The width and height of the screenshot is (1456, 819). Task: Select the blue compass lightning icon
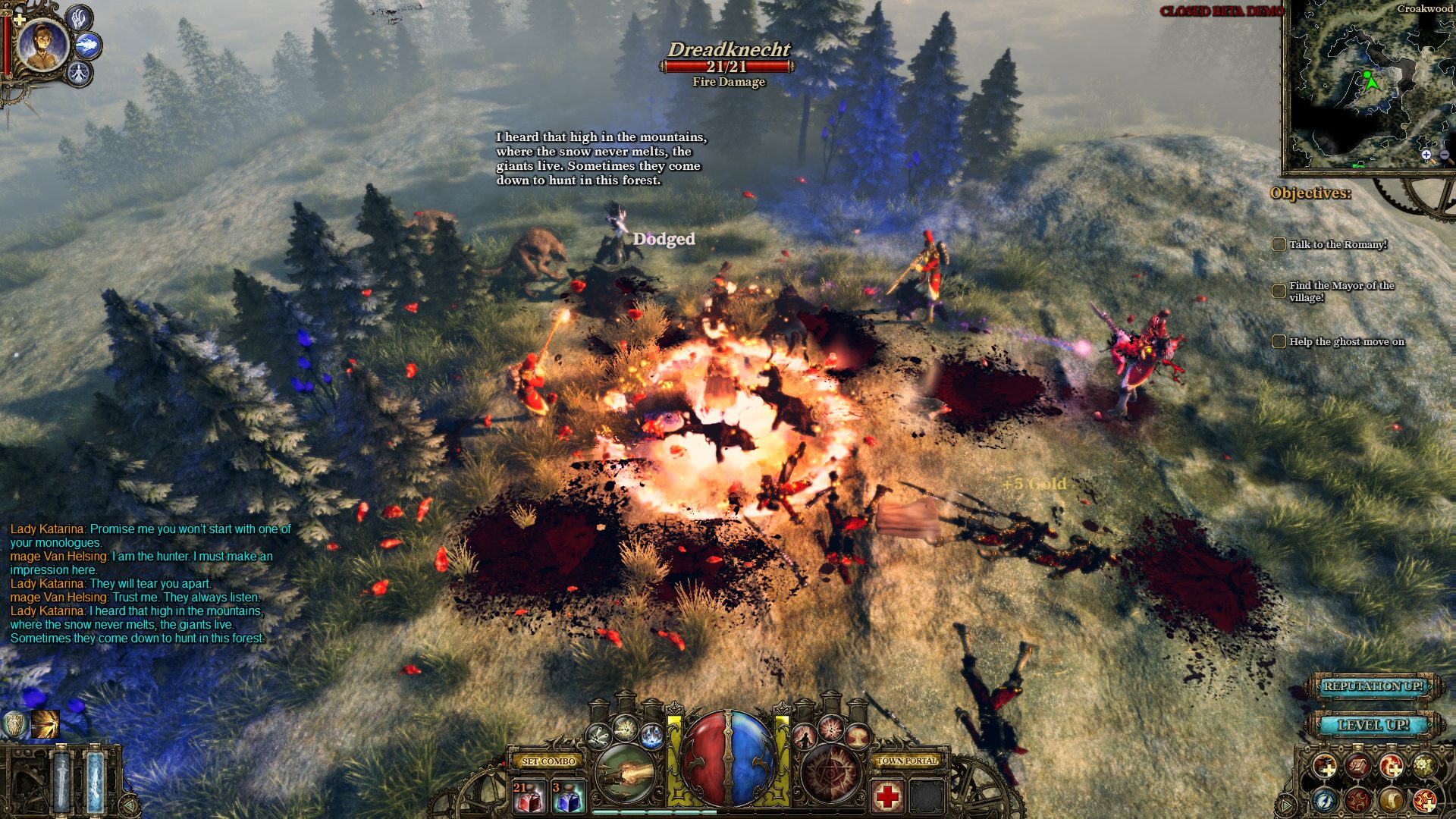tap(1323, 800)
